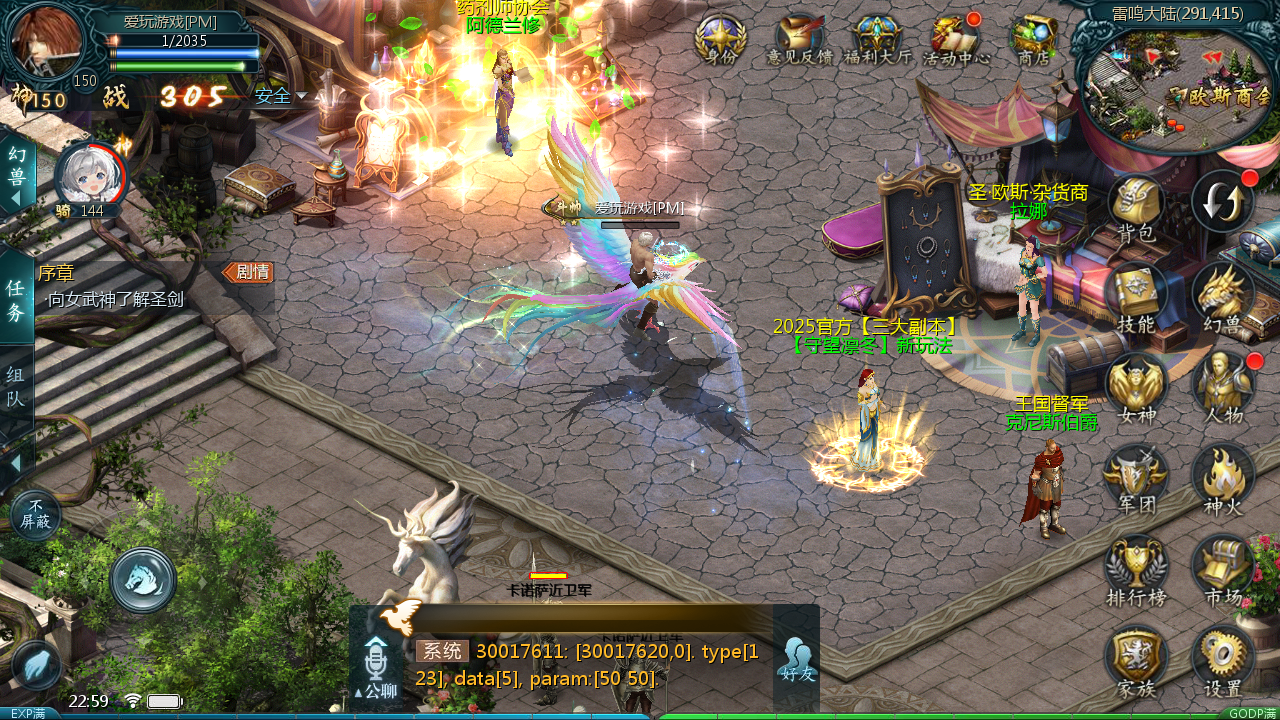Show the 排行榜 leaderboard
1280x720 pixels.
[1136, 568]
